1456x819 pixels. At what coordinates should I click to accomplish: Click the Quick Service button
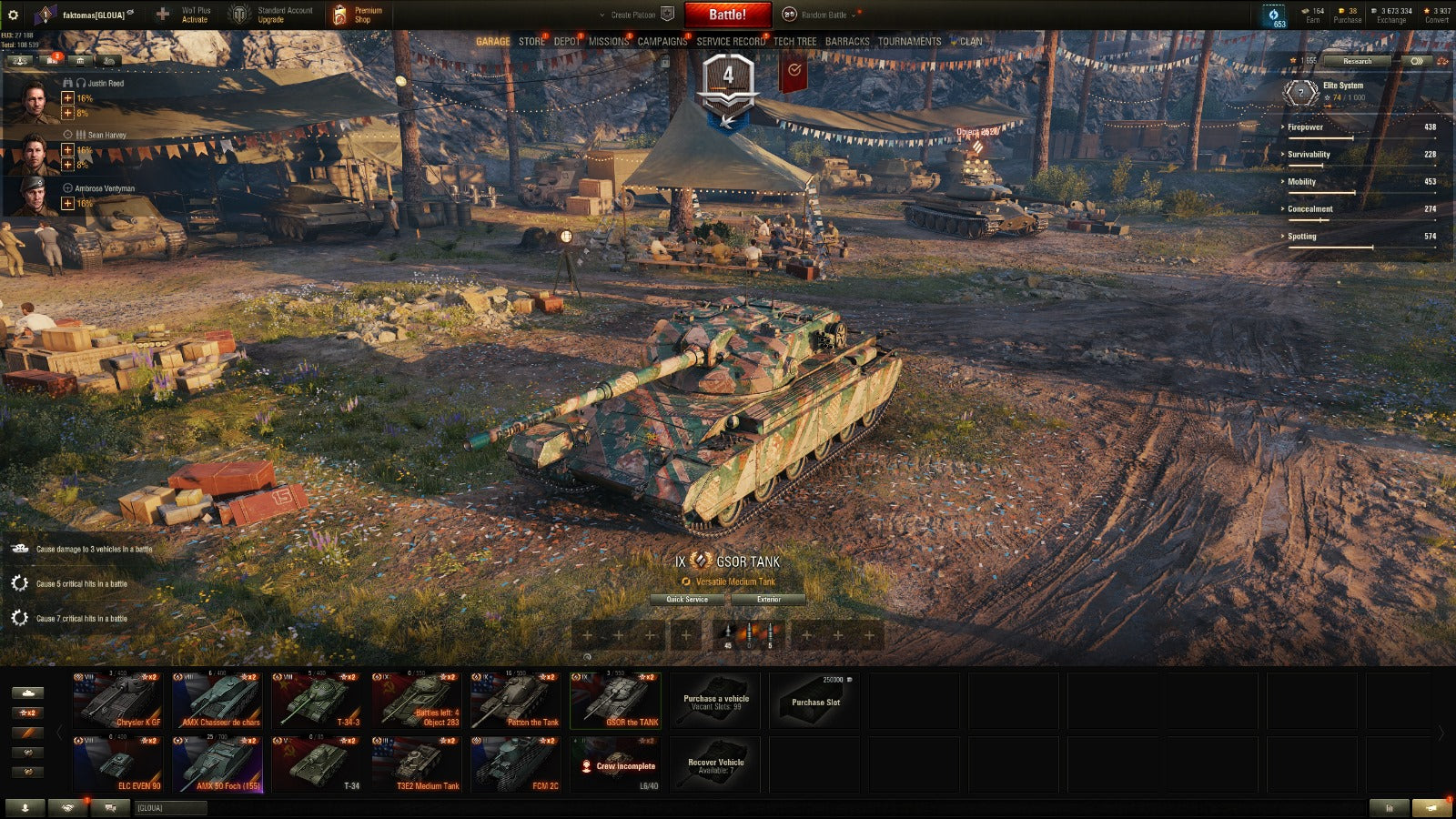tap(687, 600)
